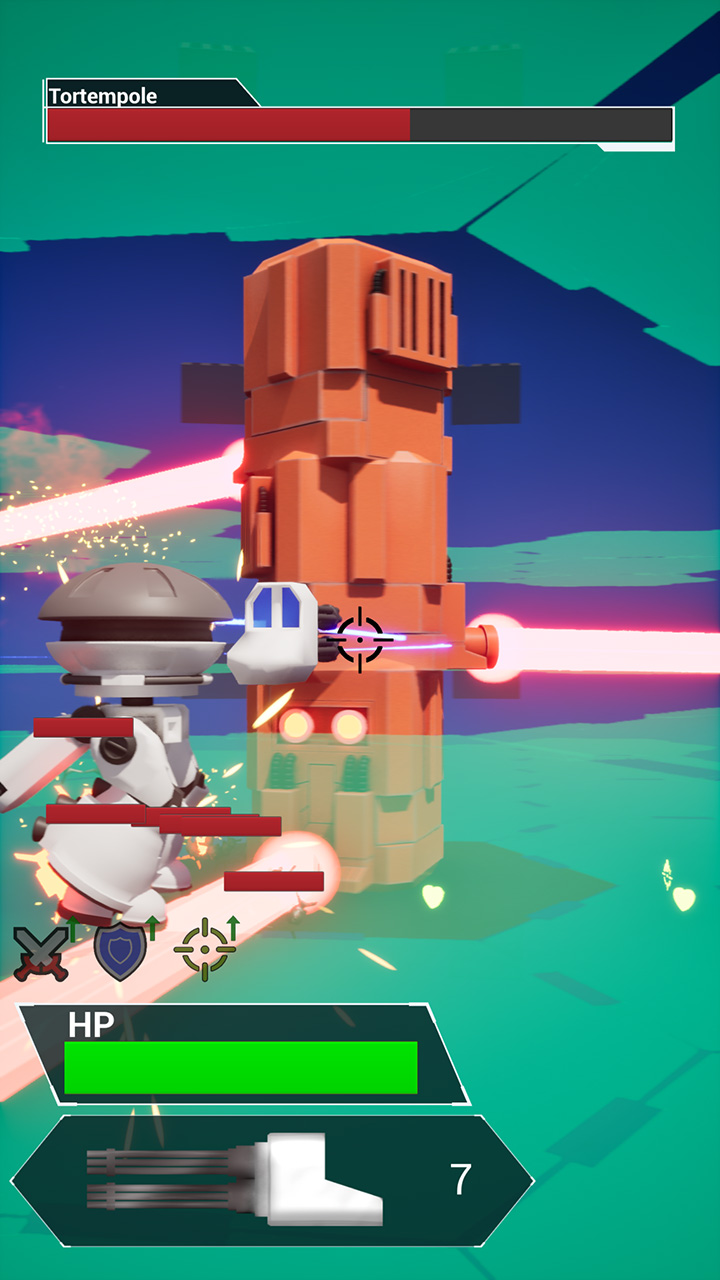Click the crossed swords attack buff icon

(x=42, y=952)
